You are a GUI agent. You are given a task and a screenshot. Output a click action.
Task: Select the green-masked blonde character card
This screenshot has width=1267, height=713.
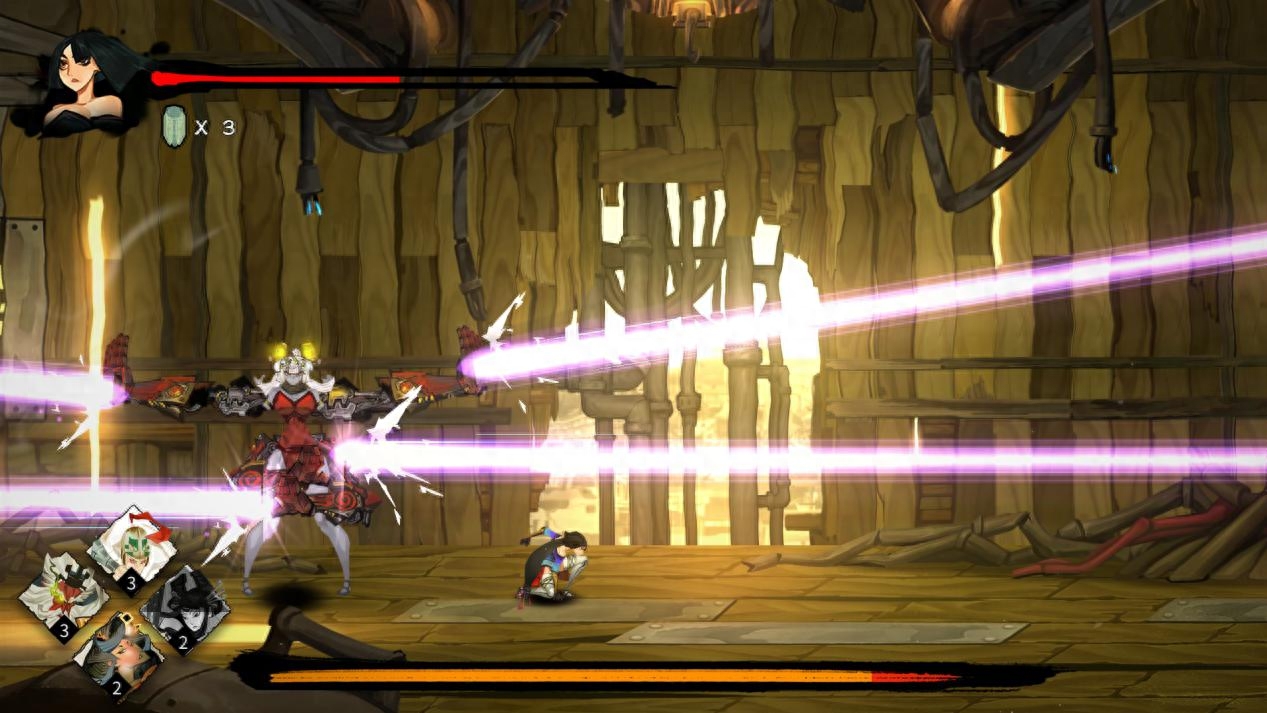coord(131,549)
